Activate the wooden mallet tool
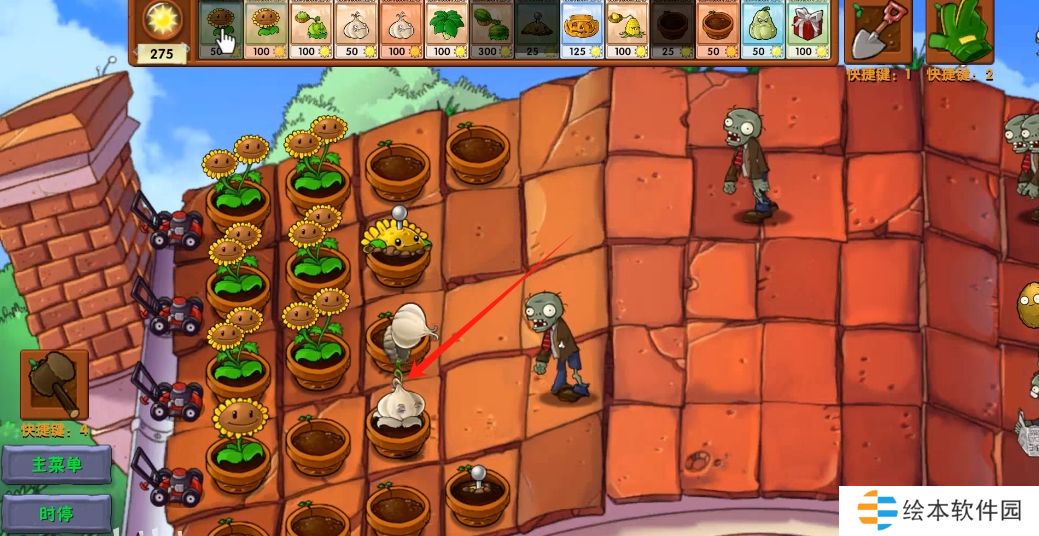Viewport: 1039px width, 536px height. (x=54, y=385)
